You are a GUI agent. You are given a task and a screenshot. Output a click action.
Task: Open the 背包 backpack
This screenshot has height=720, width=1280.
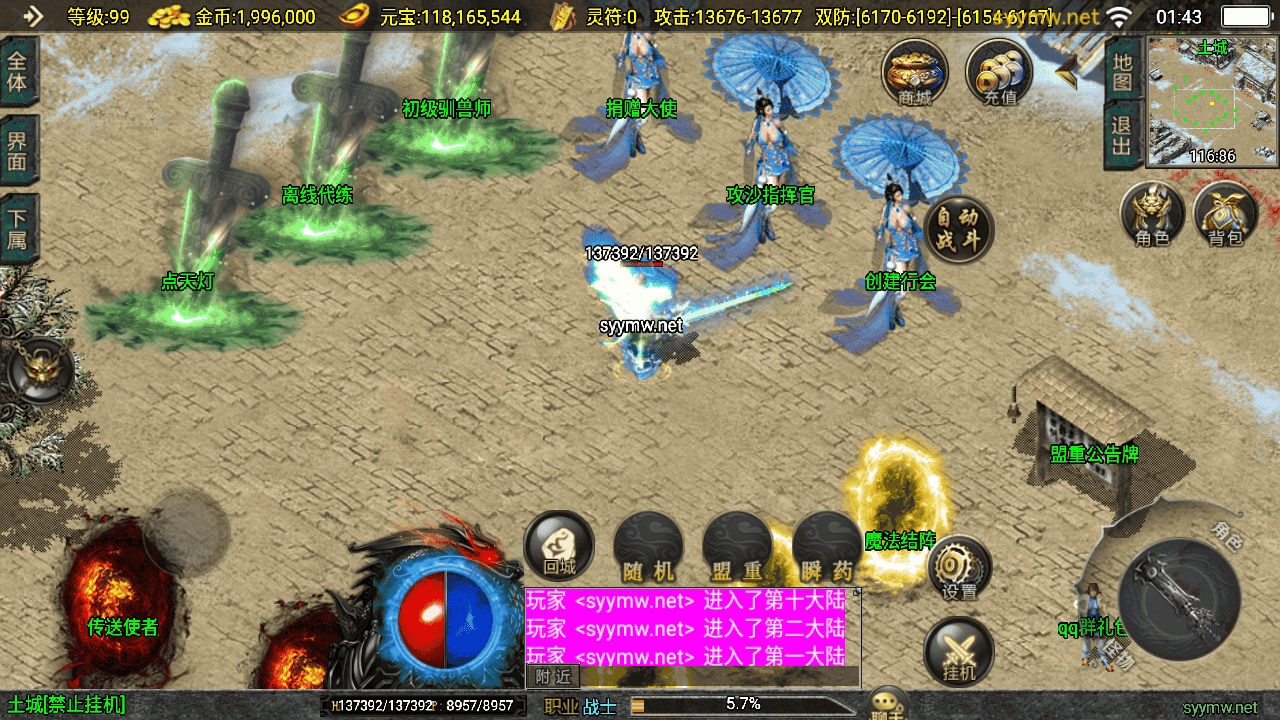click(1225, 214)
